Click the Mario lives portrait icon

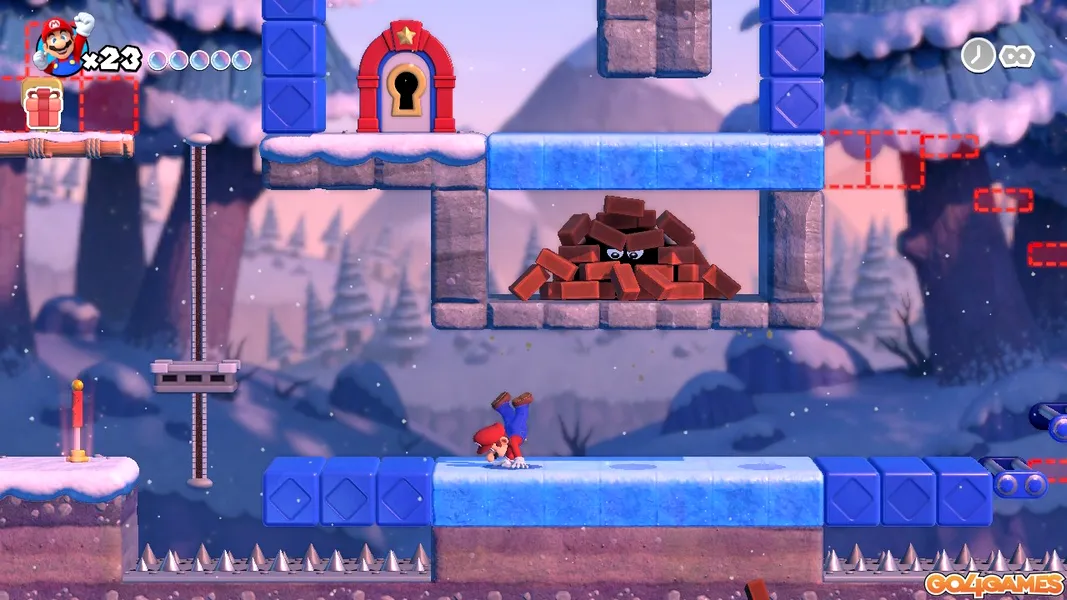click(62, 46)
